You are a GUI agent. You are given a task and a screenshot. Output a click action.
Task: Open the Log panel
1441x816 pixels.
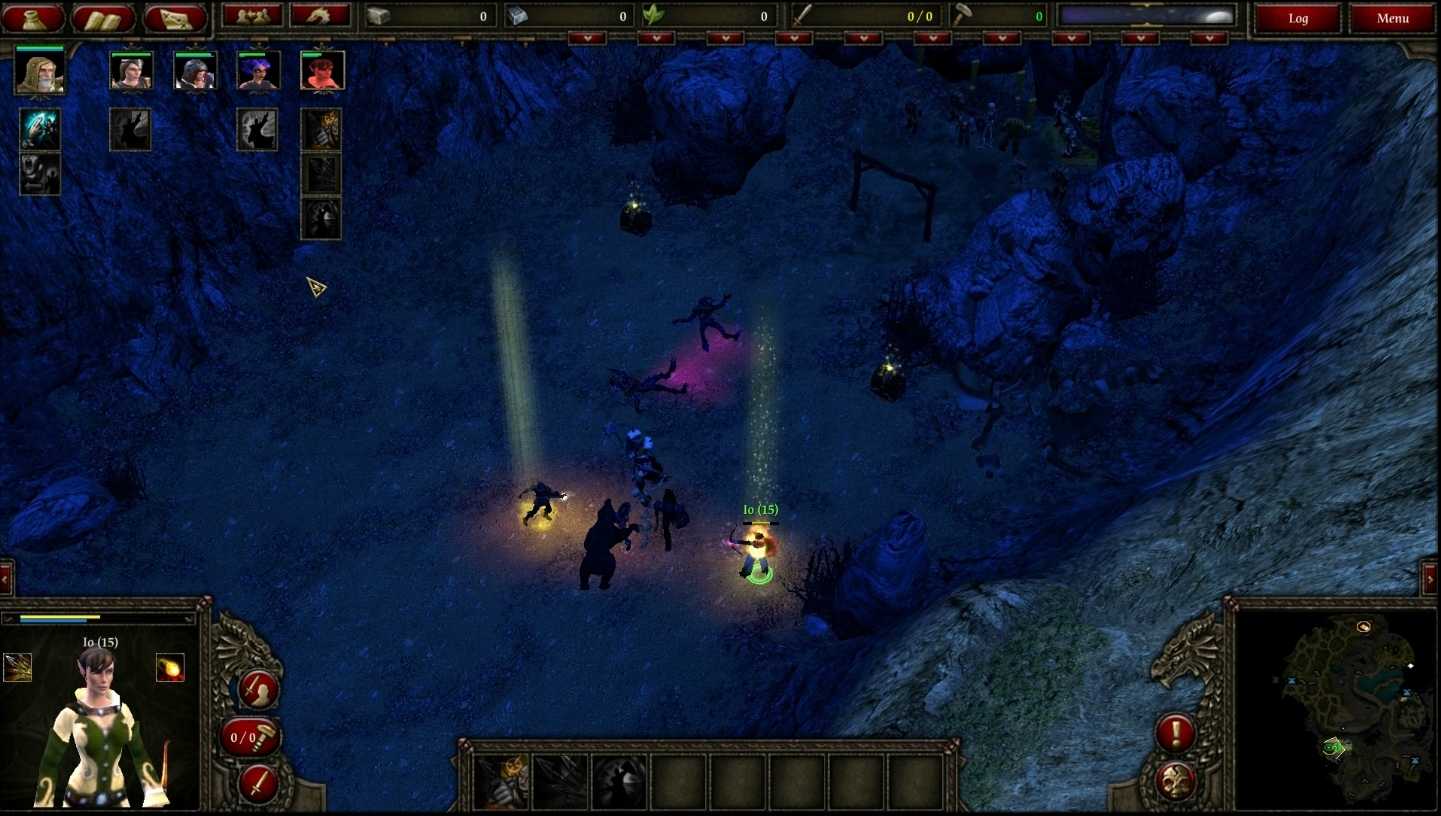[x=1298, y=17]
